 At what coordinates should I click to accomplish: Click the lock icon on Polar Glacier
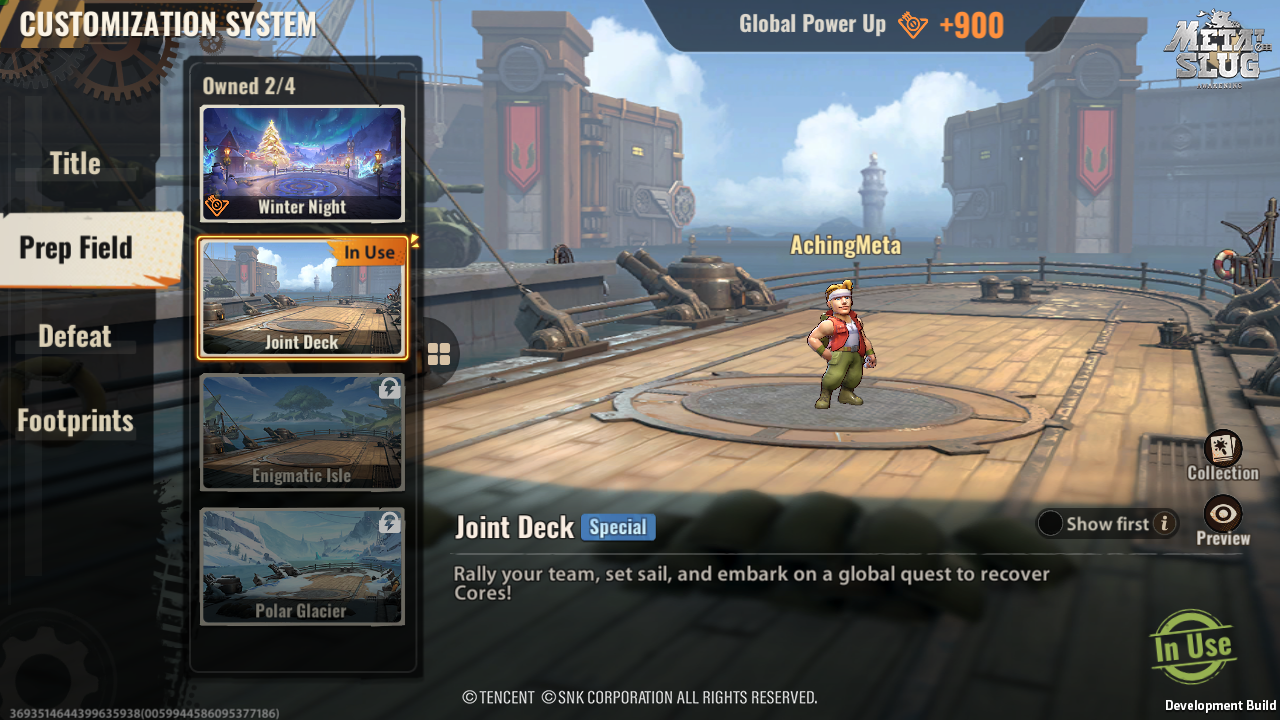tap(388, 521)
